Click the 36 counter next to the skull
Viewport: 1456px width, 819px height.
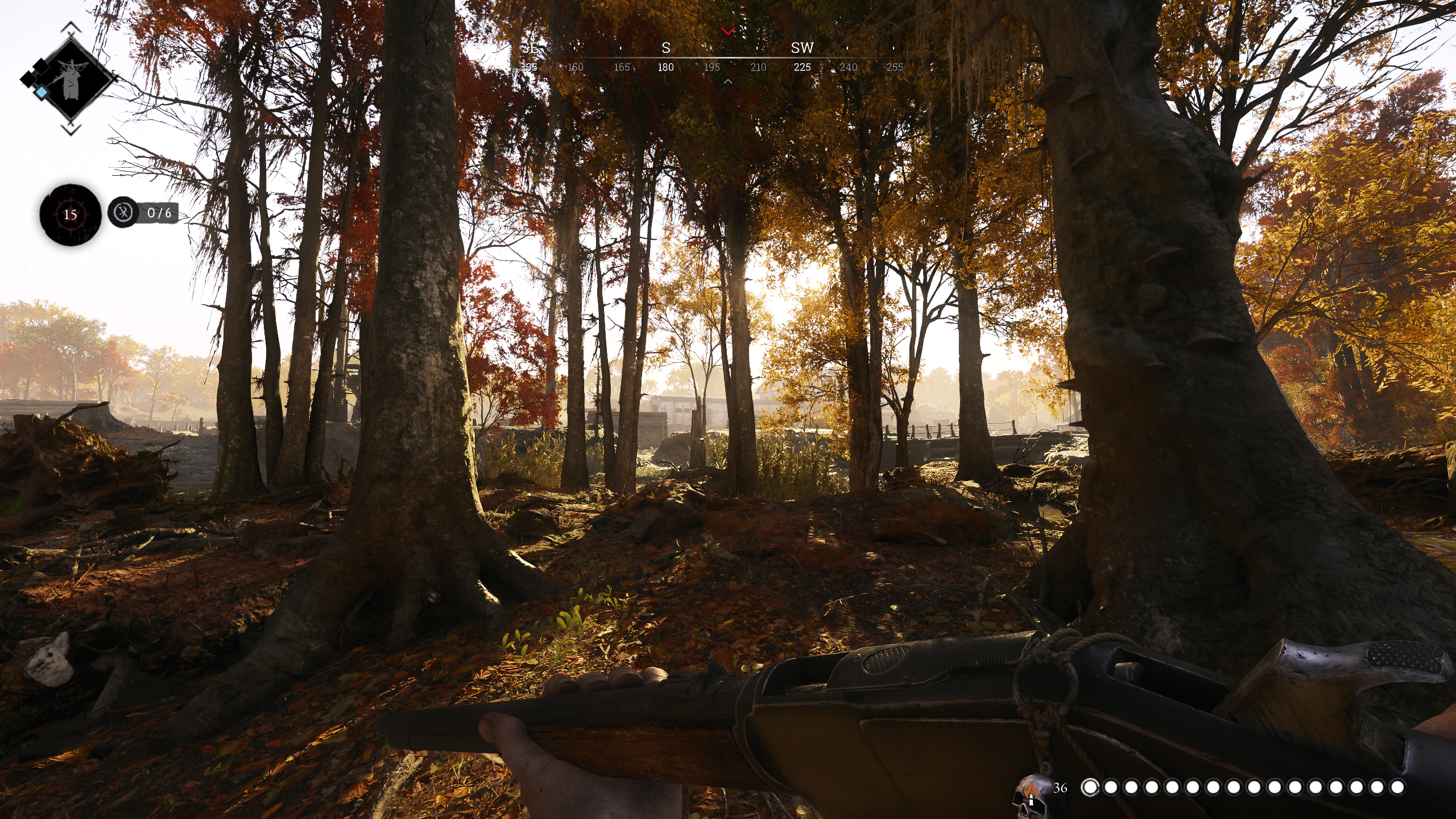pyautogui.click(x=1060, y=788)
